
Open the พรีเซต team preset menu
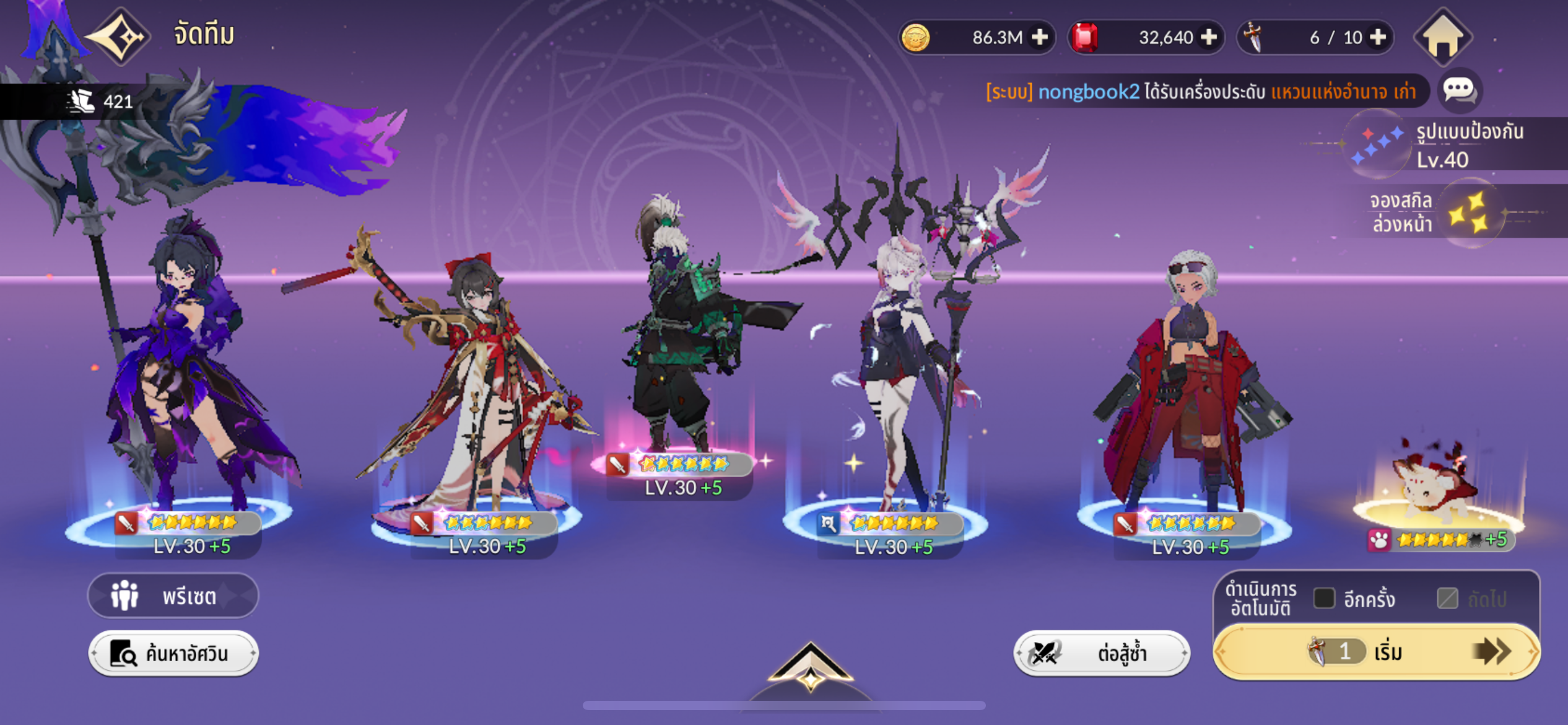point(173,596)
